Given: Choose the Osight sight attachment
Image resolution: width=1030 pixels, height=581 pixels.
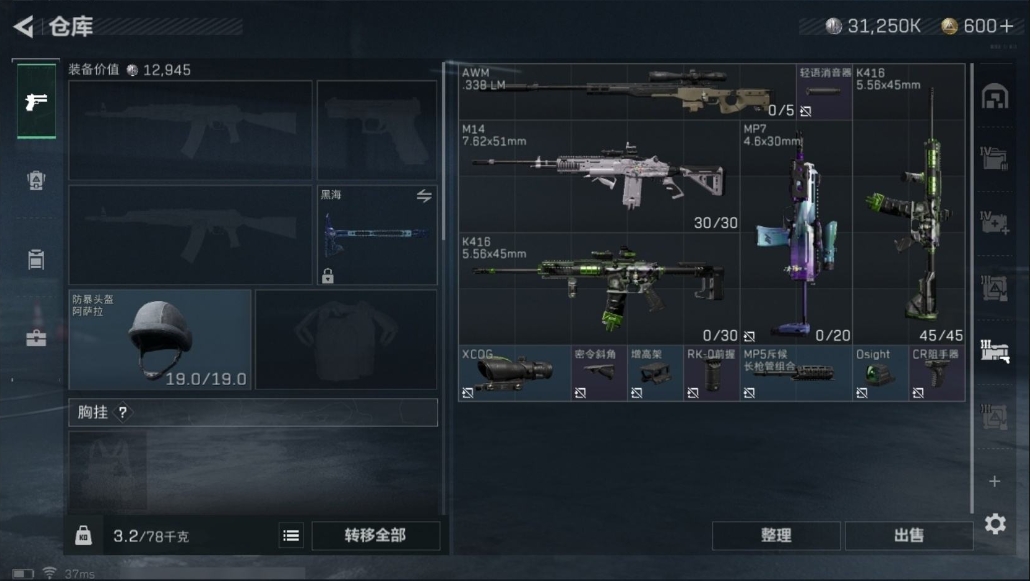Looking at the screenshot, I should tap(880, 373).
